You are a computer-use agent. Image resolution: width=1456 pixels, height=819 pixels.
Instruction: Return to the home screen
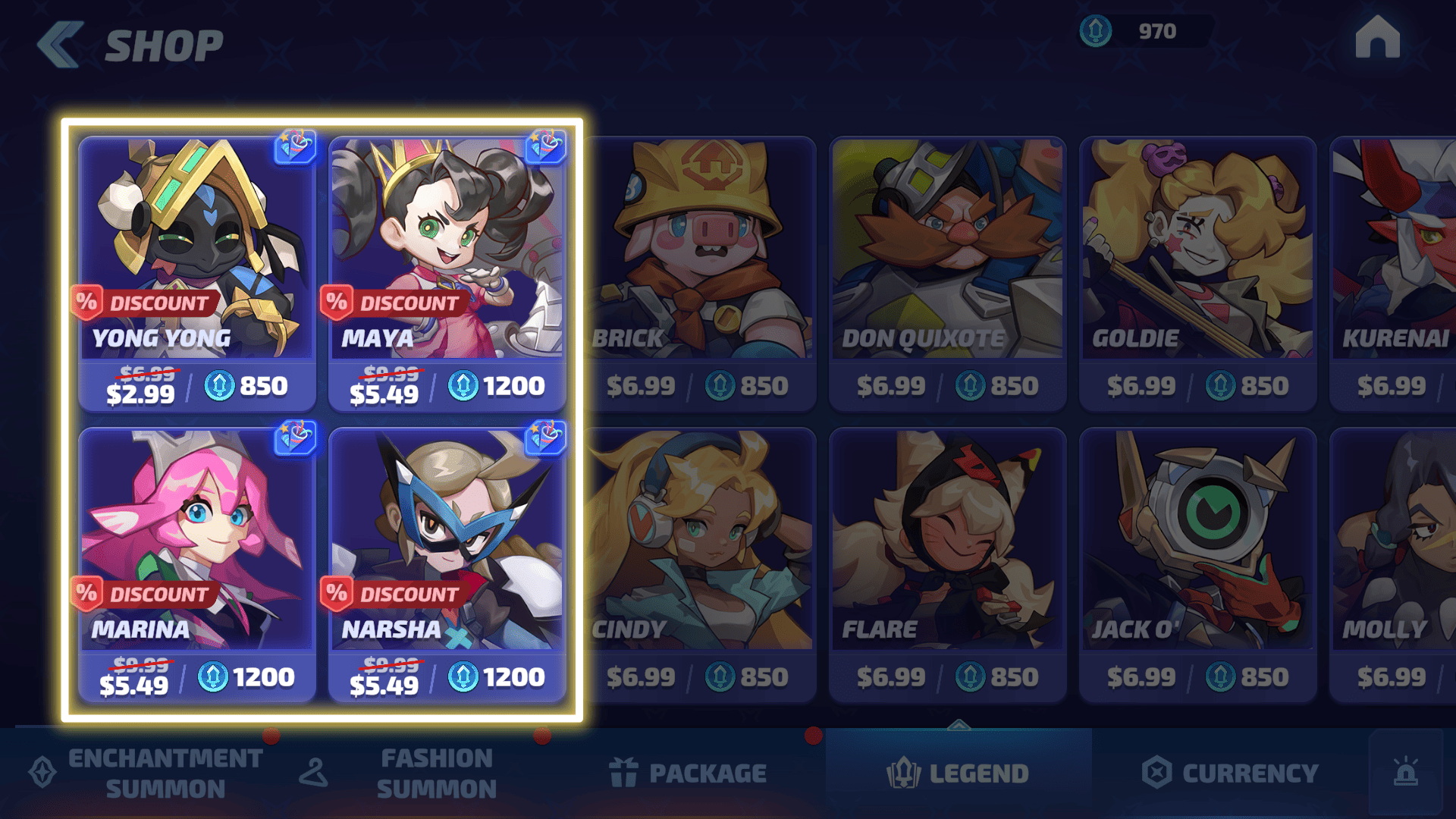1377,38
